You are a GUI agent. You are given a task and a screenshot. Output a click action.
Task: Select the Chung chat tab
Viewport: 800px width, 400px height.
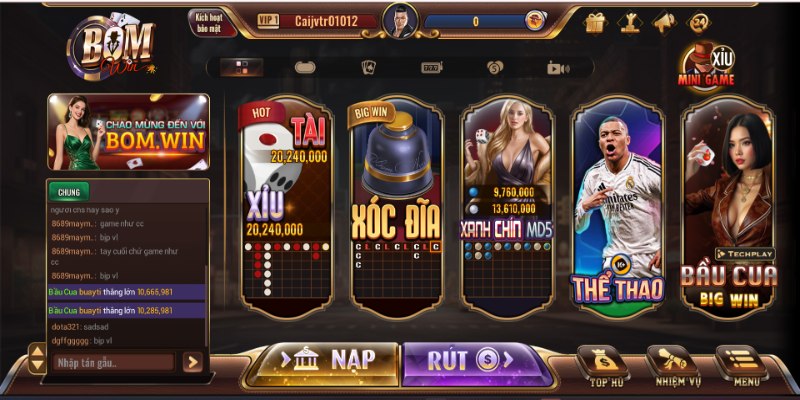click(x=68, y=190)
